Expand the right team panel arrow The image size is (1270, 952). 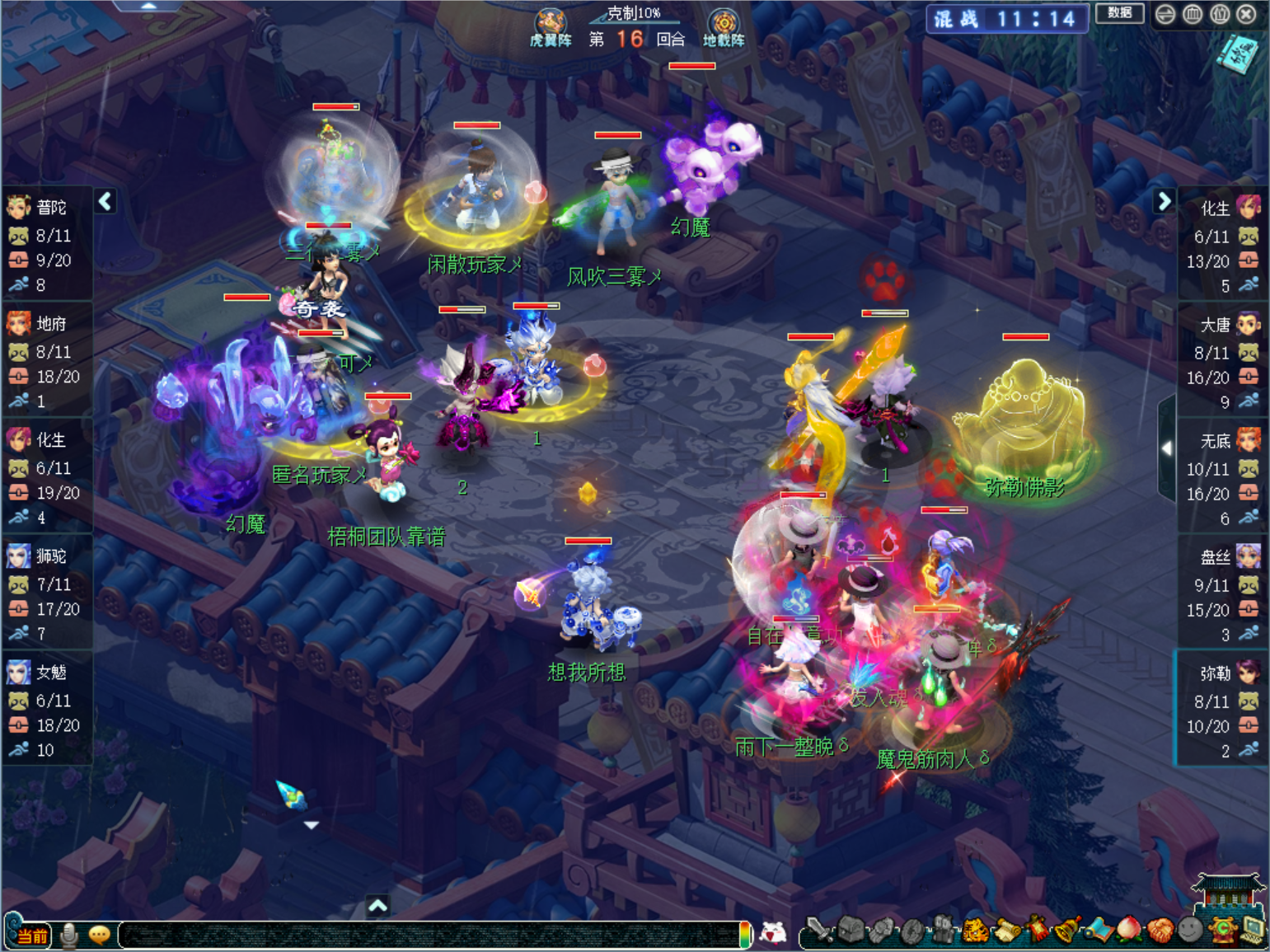pos(1164,200)
